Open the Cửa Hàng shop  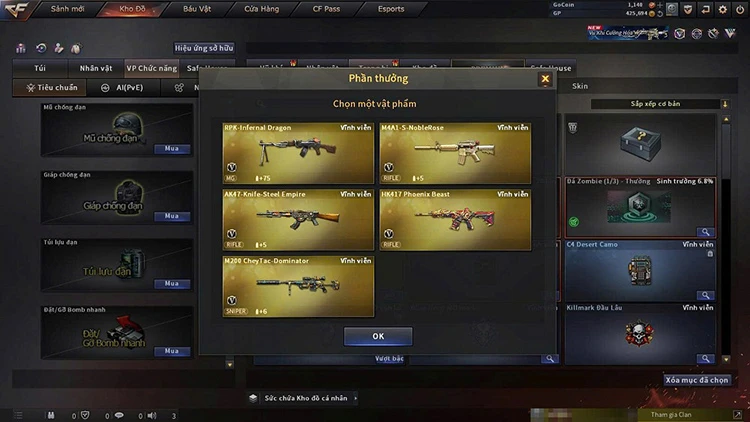tap(262, 9)
